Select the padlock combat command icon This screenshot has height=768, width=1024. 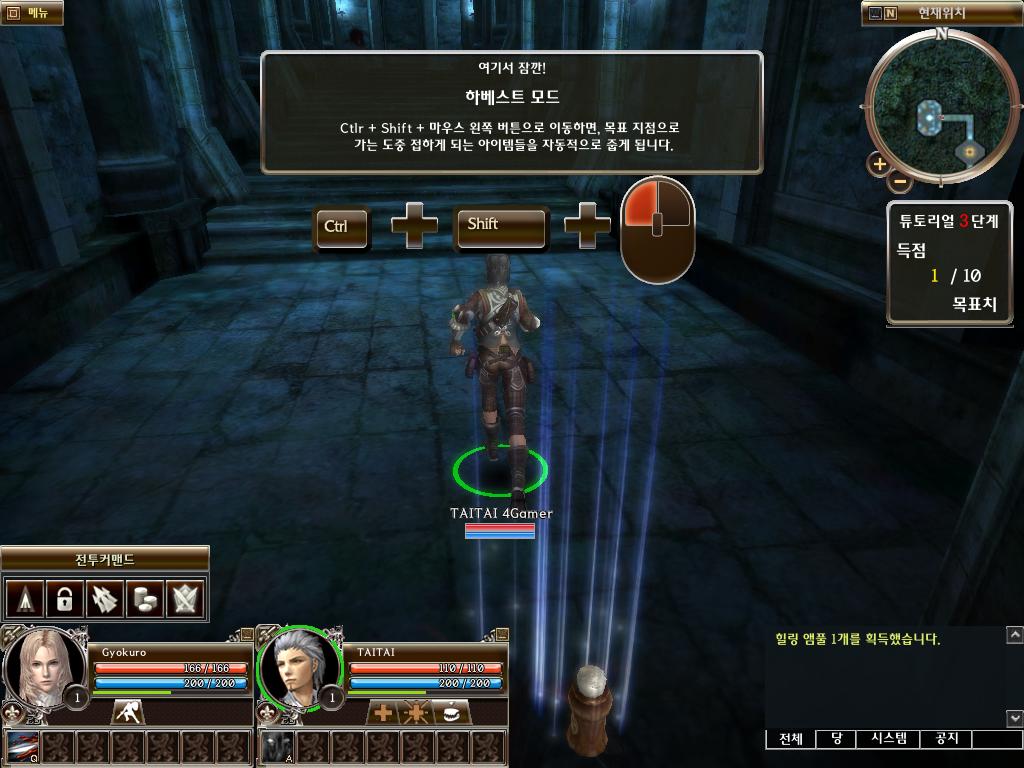click(64, 599)
